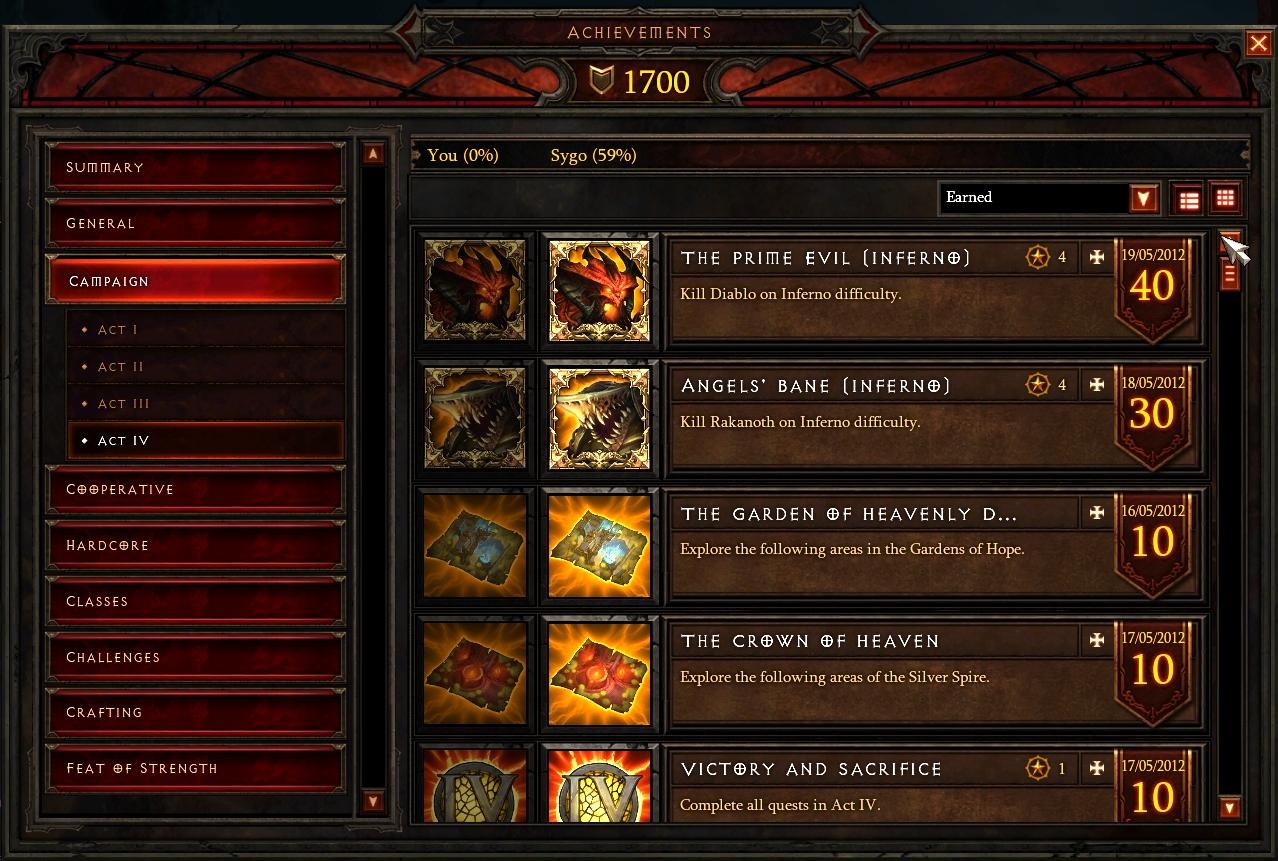
Task: Select the Act IV subcategory
Action: [x=205, y=441]
